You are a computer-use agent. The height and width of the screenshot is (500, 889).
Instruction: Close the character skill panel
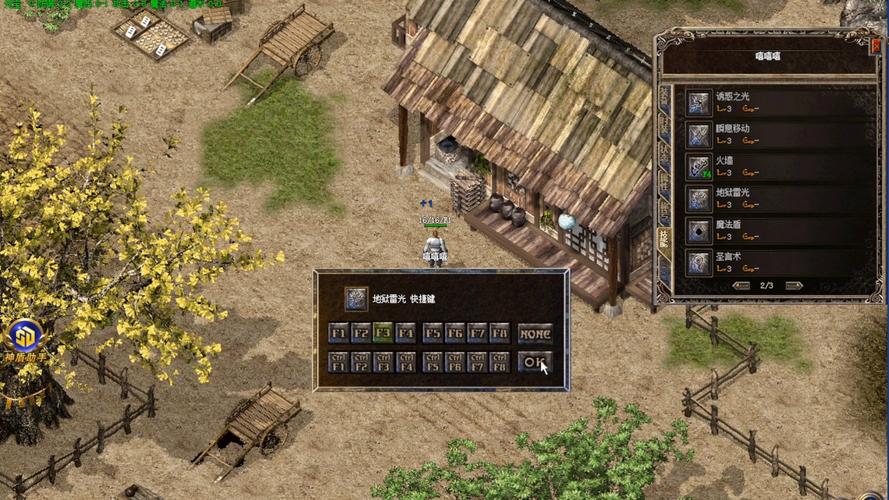(874, 43)
